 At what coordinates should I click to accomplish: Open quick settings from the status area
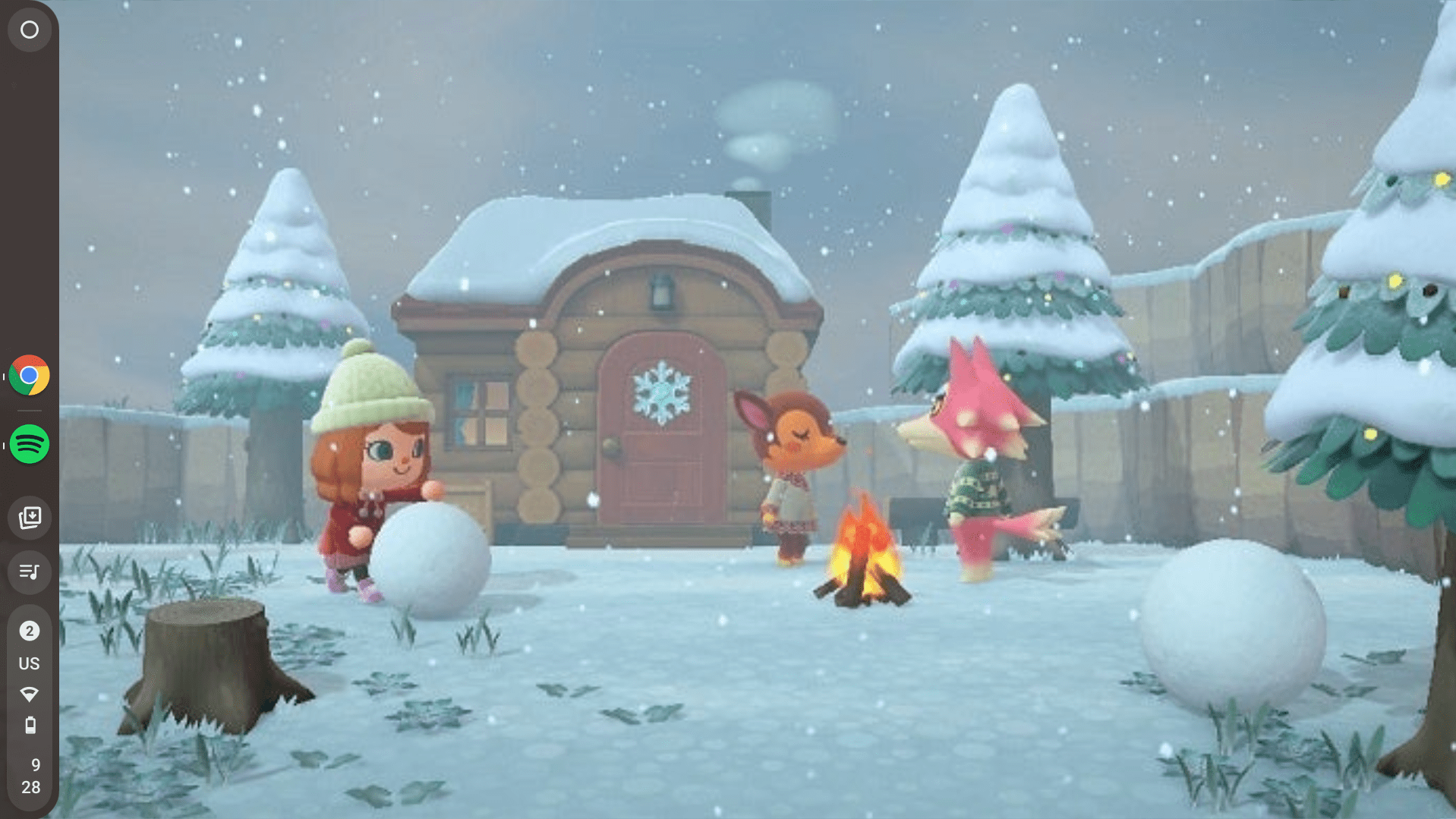pos(29,706)
